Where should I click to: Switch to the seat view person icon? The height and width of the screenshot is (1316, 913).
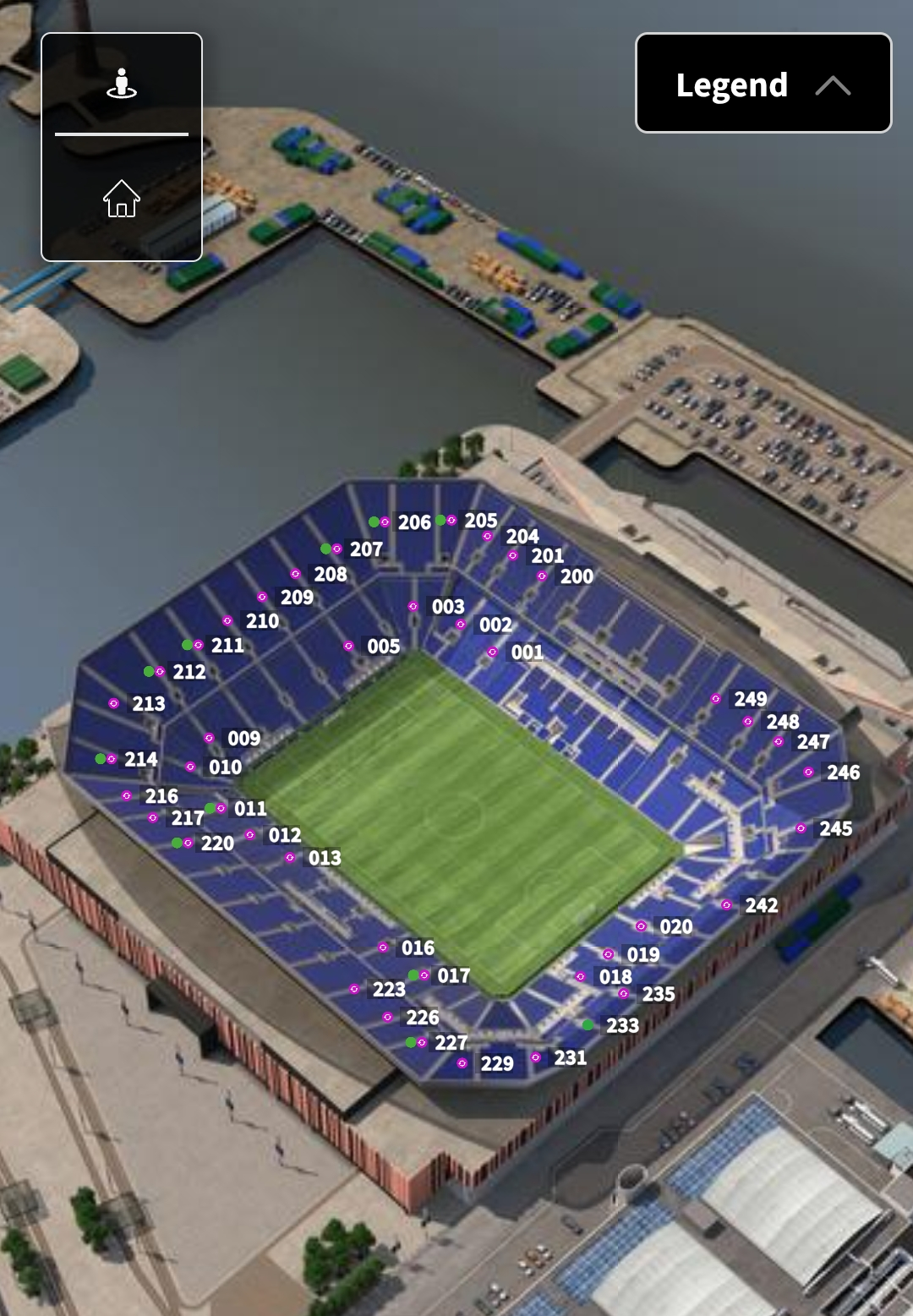(x=122, y=84)
